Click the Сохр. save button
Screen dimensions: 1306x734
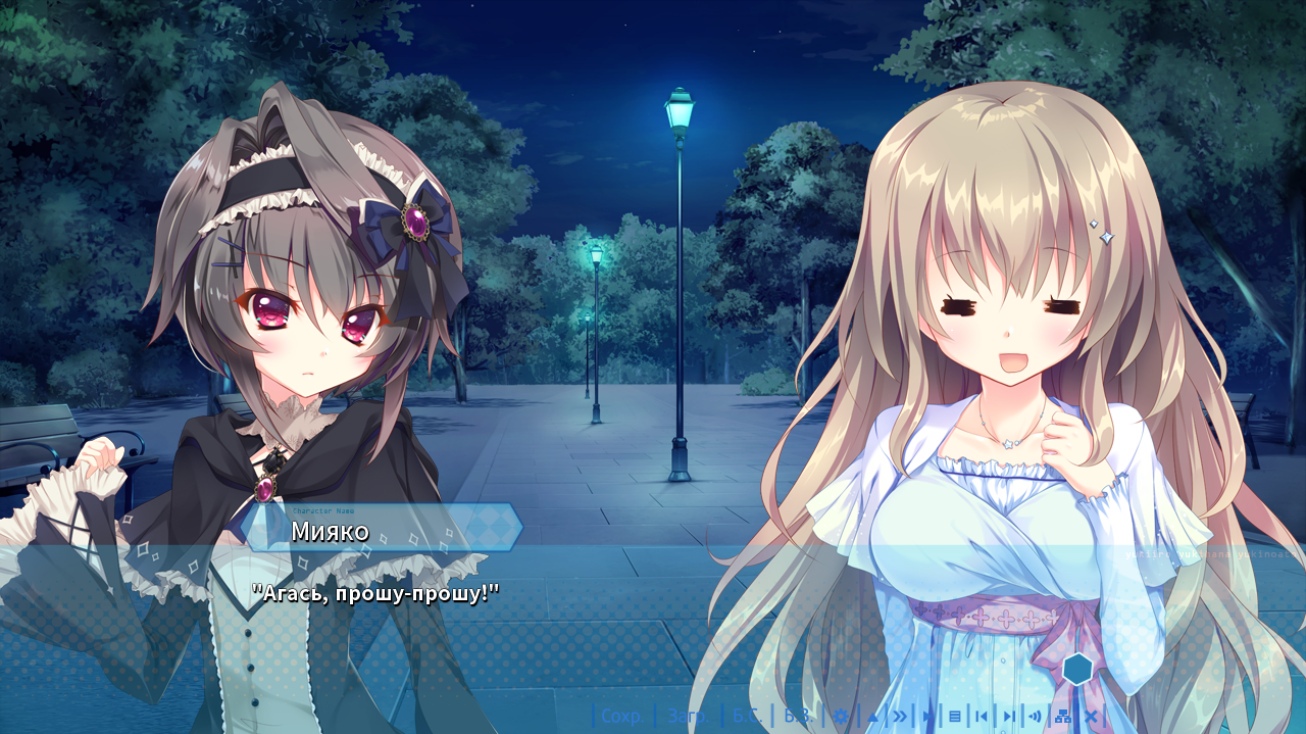coord(621,716)
